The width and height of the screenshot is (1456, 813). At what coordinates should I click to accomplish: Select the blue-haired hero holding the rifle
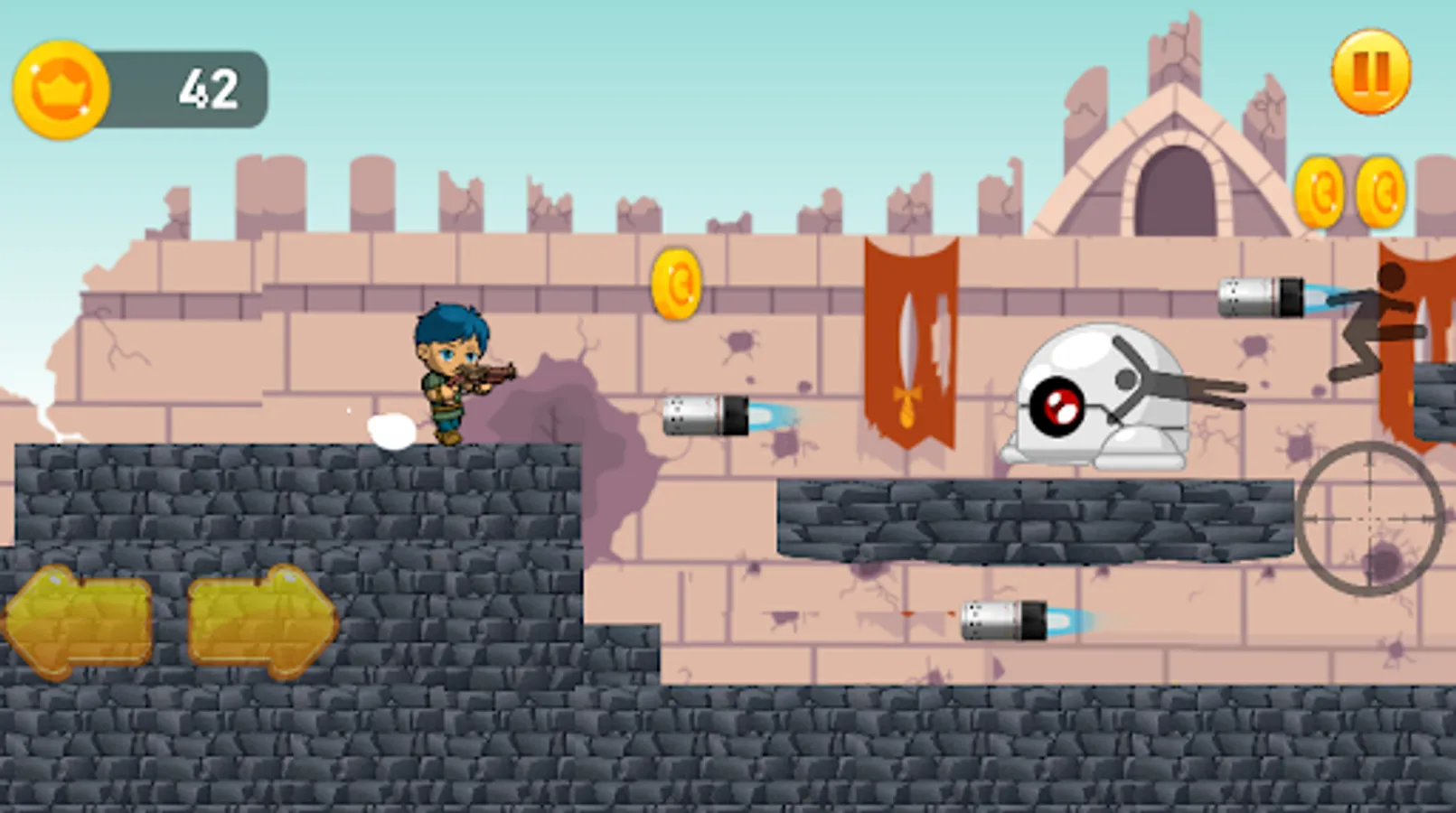452,379
